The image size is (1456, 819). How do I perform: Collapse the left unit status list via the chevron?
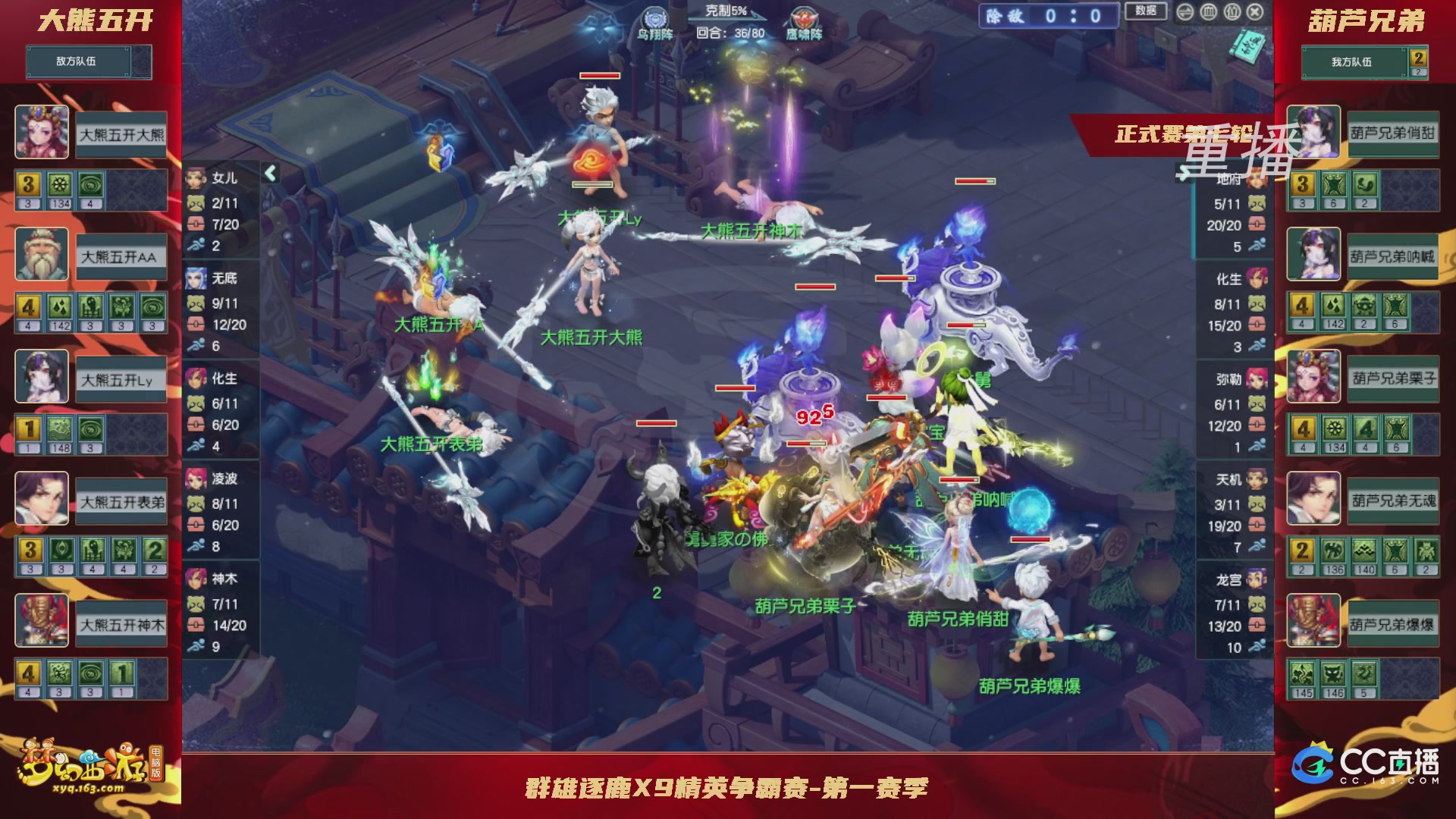[269, 172]
